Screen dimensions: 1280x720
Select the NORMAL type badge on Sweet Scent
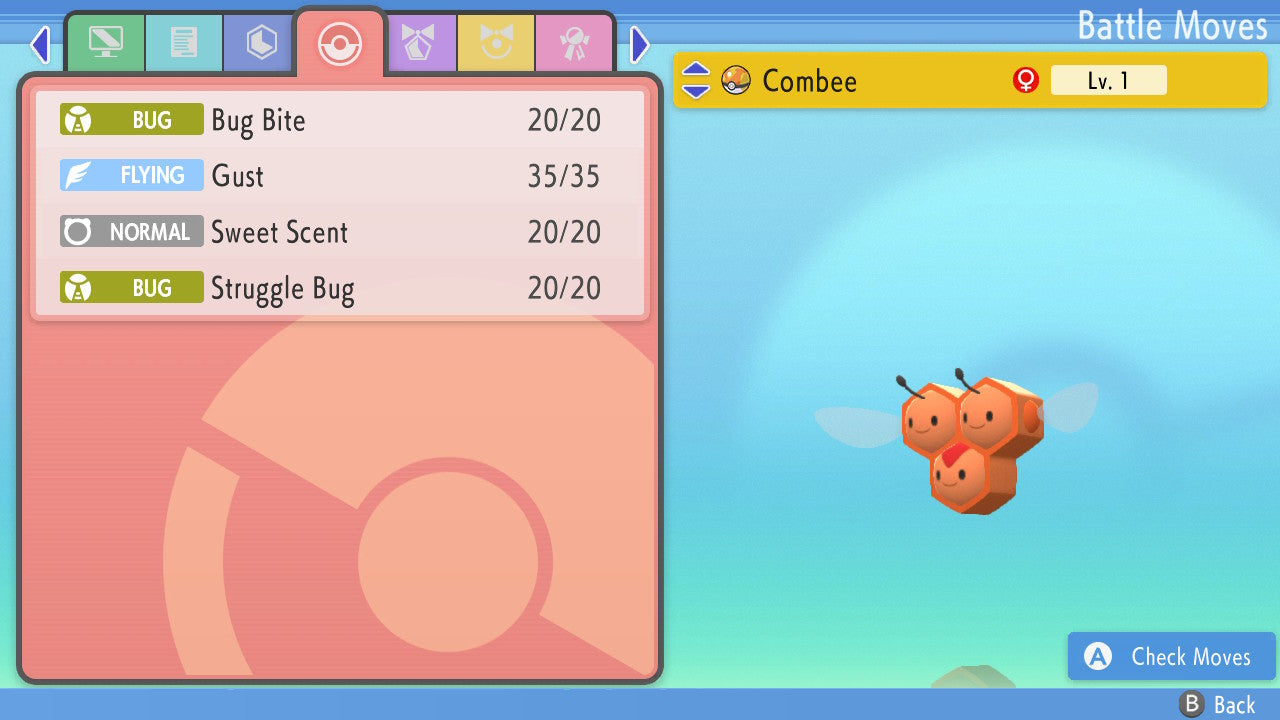click(131, 231)
